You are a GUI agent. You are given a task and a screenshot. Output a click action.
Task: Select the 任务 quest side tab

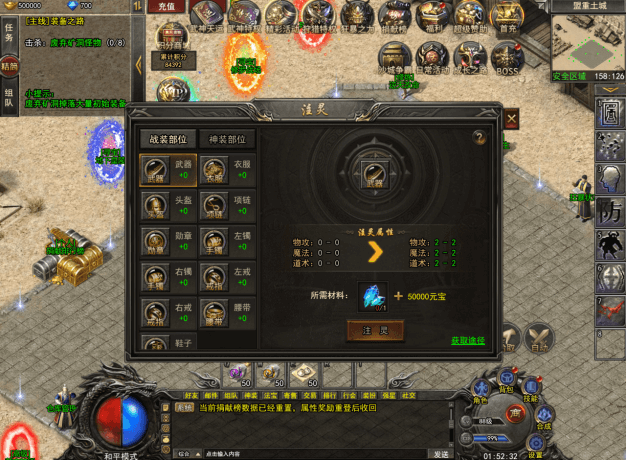pos(9,32)
